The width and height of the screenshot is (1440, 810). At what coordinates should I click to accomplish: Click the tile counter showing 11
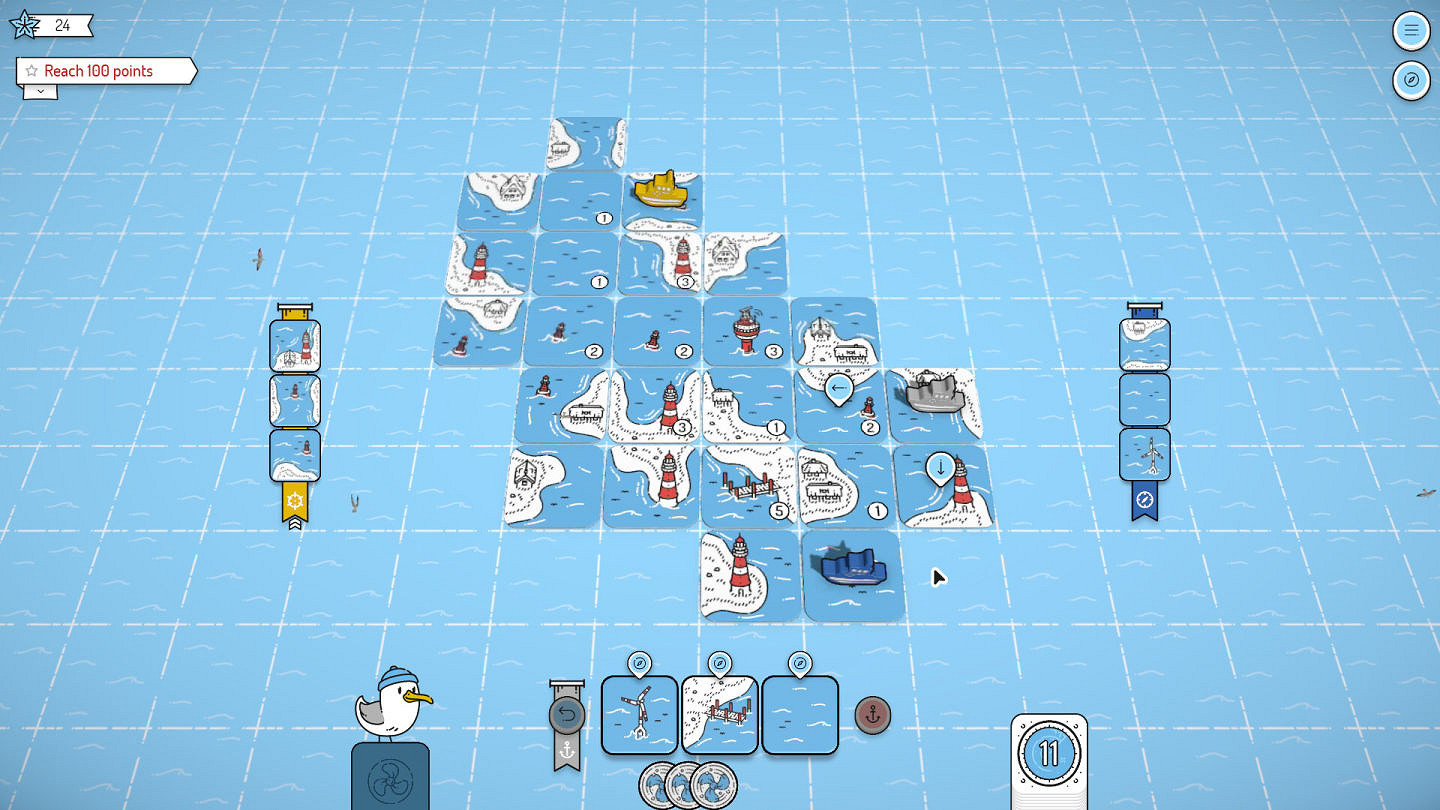1048,755
